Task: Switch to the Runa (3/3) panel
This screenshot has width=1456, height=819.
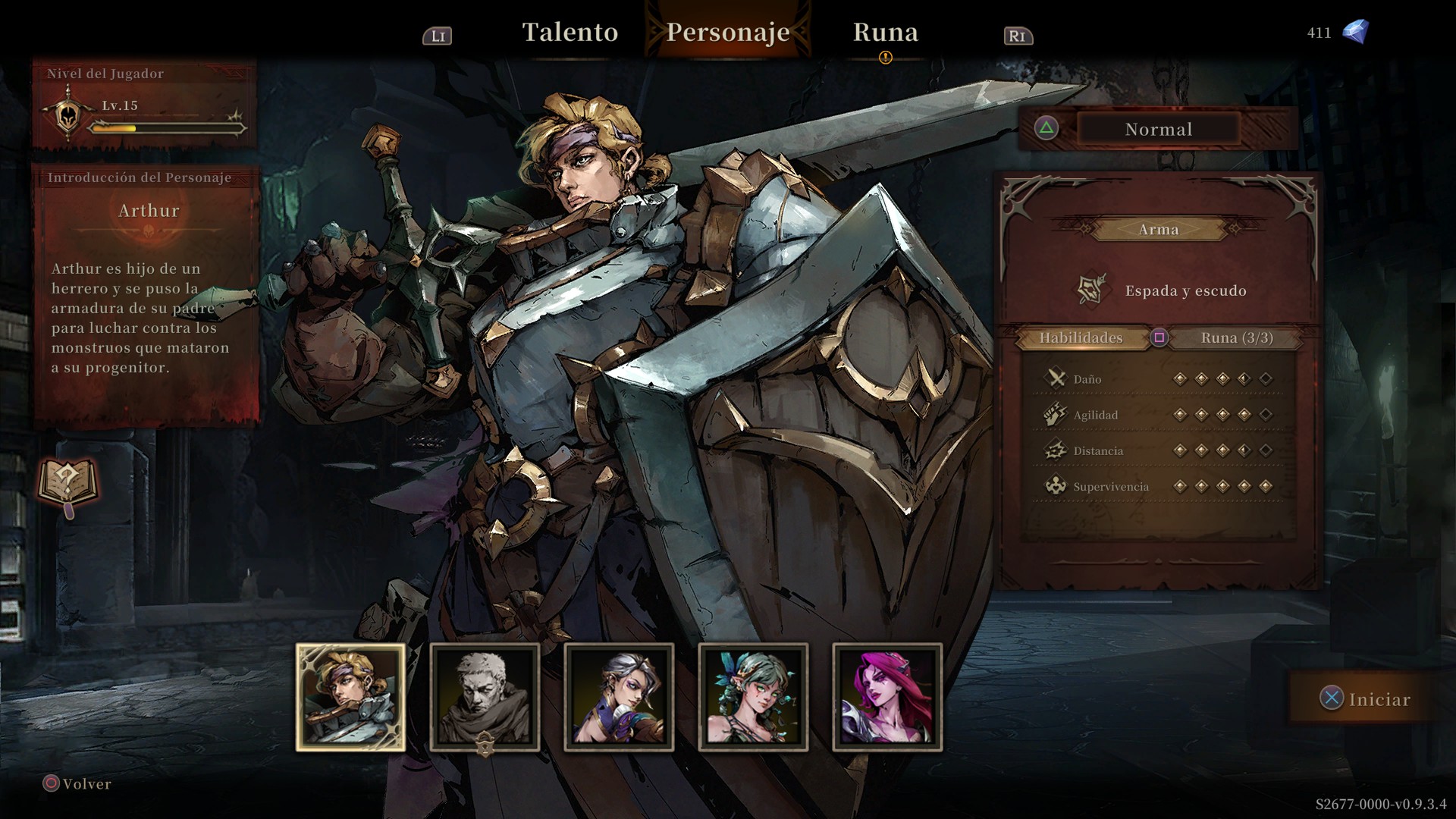Action: 1236,338
